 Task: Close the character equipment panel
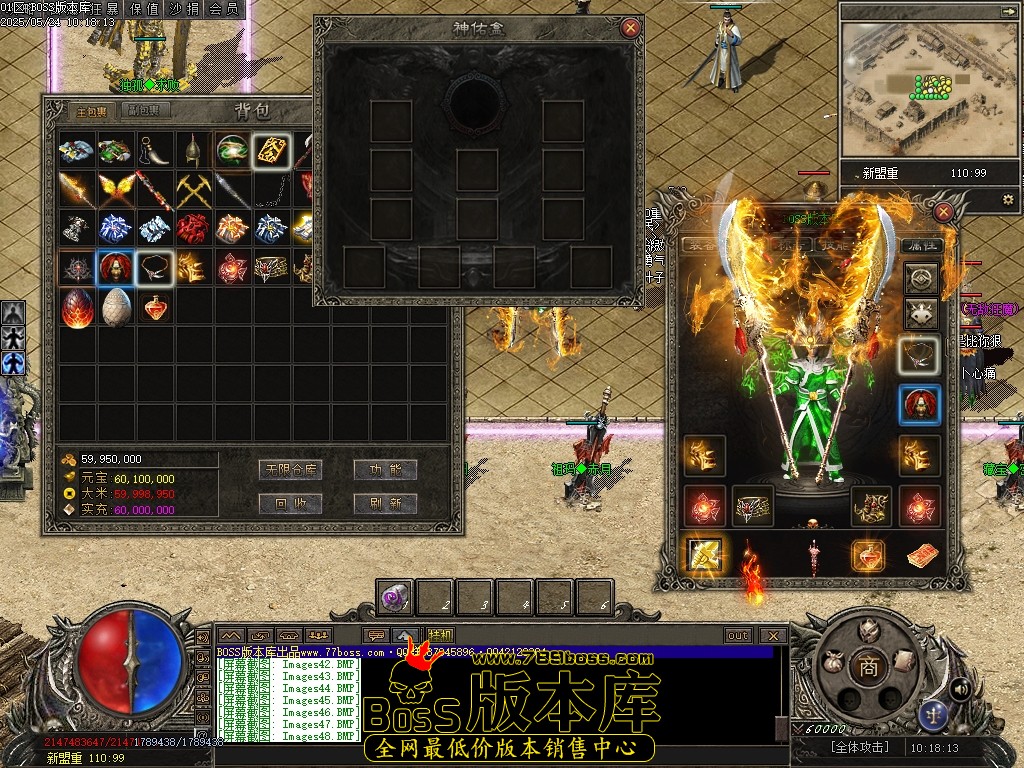[x=943, y=212]
